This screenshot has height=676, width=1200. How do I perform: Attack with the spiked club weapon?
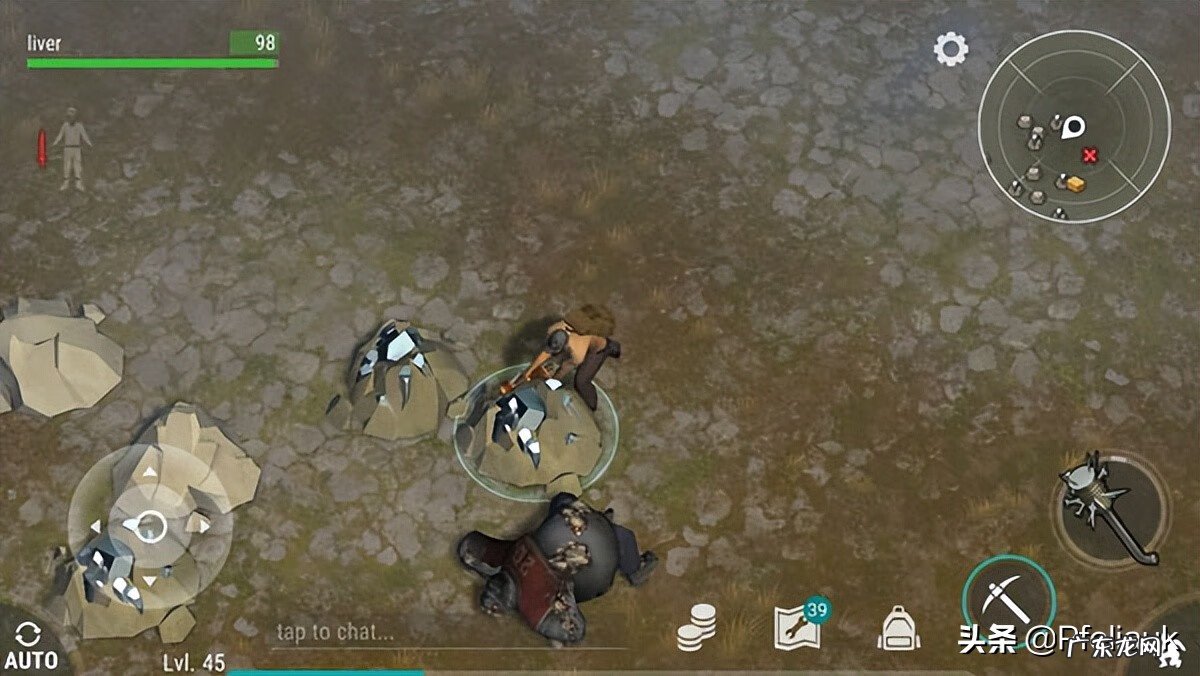coord(1110,508)
